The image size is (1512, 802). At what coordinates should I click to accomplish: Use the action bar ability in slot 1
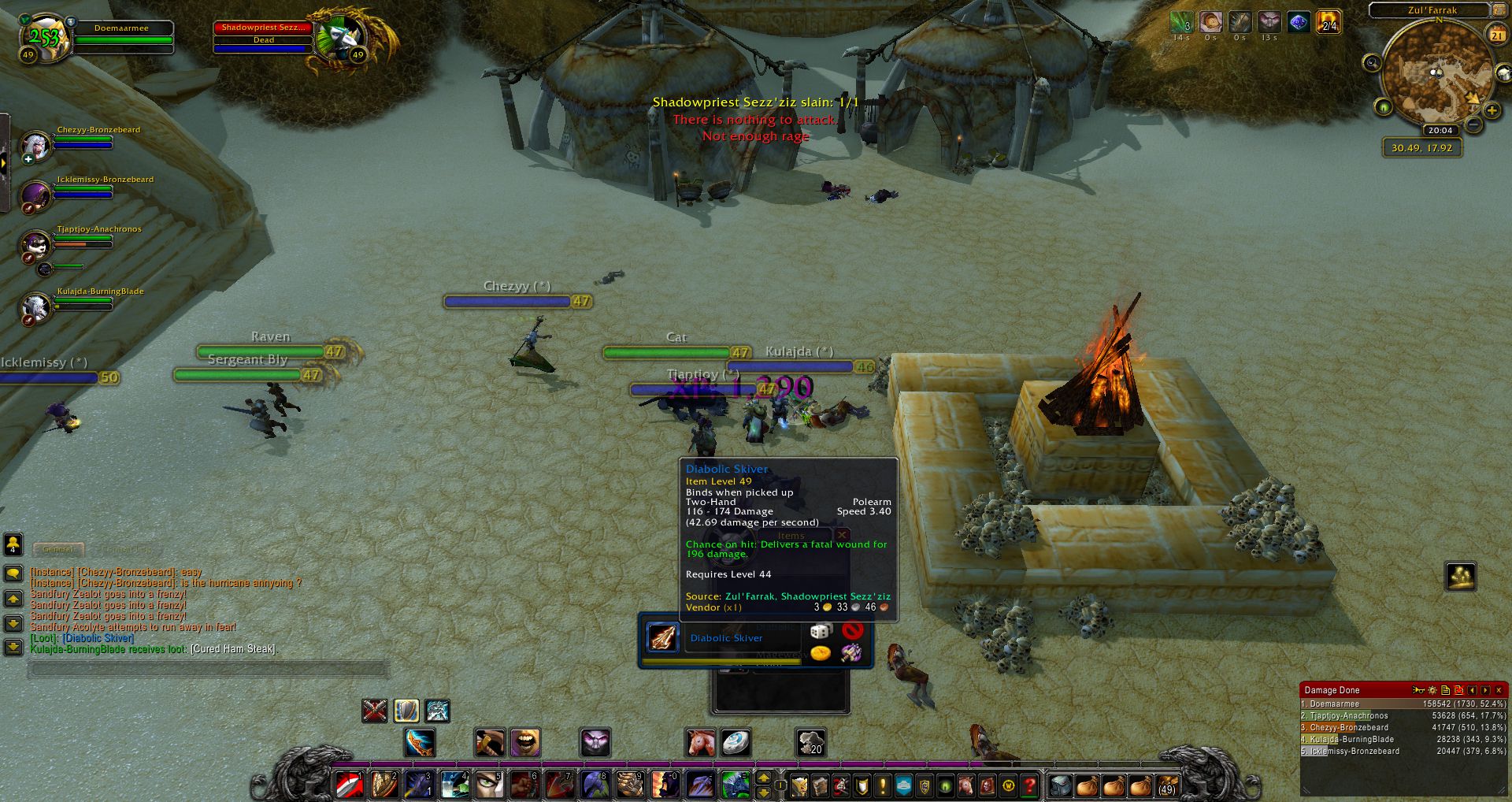(x=350, y=785)
